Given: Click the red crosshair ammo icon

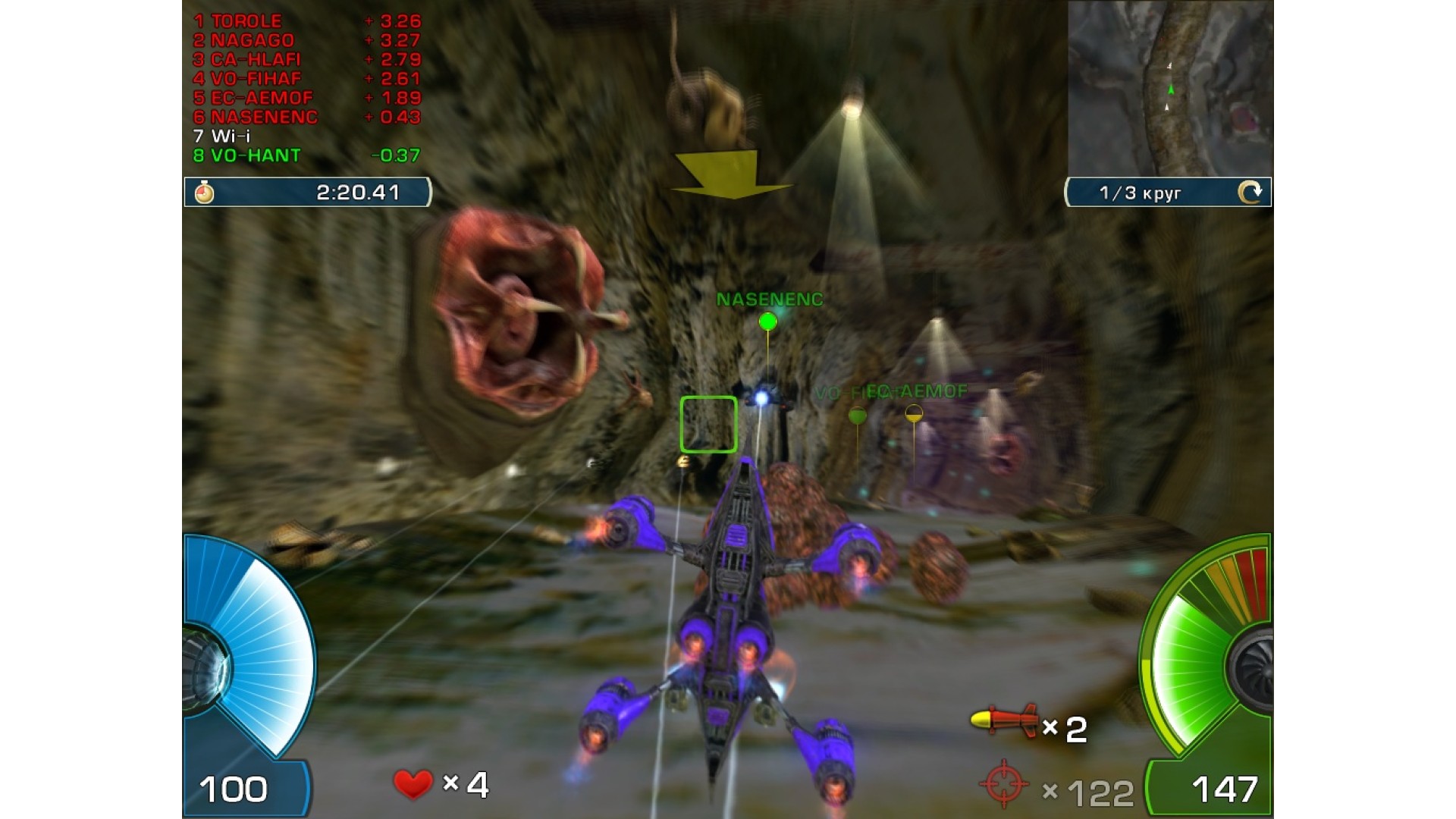Looking at the screenshot, I should [1004, 784].
